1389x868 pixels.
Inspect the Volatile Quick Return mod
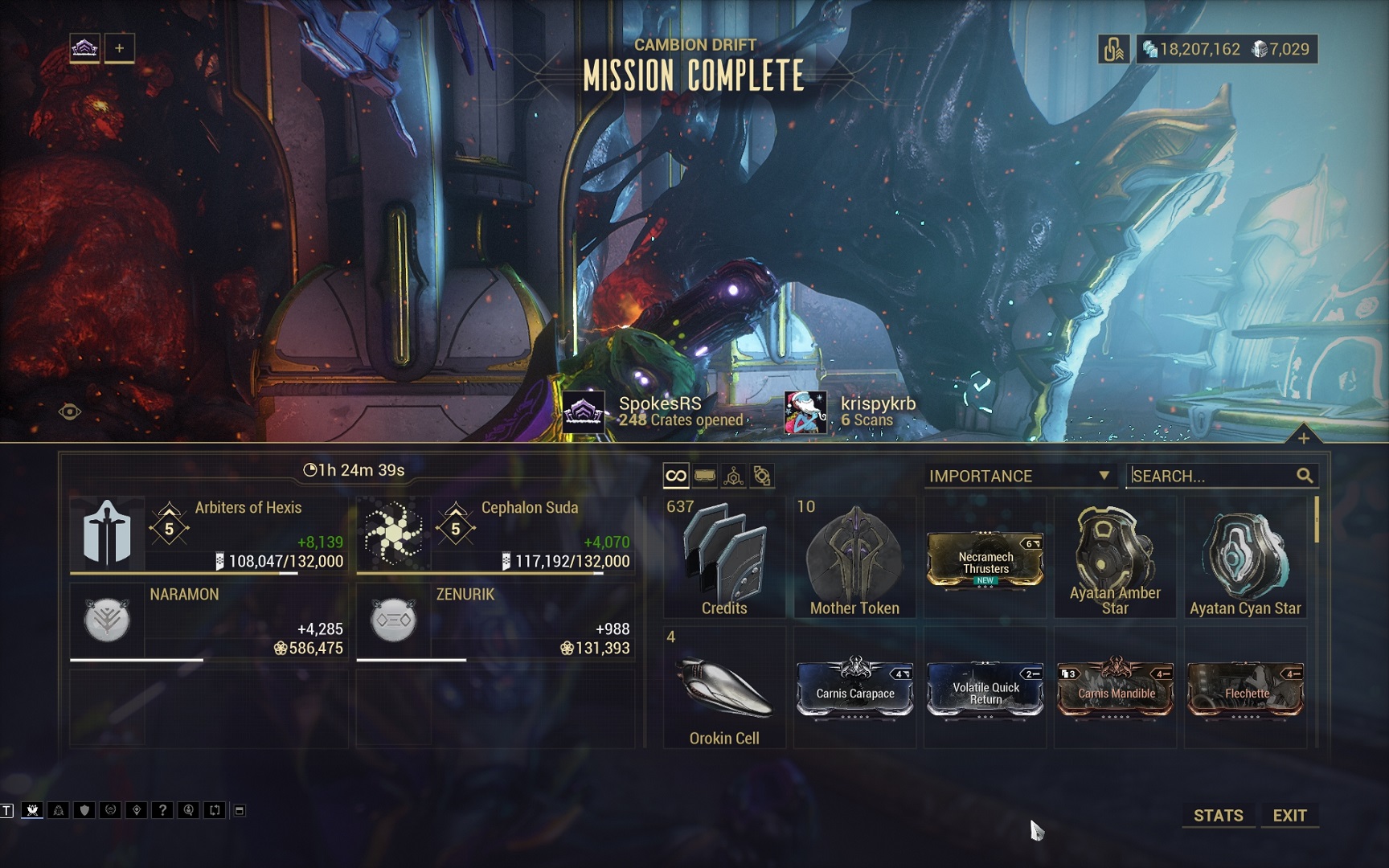(985, 689)
